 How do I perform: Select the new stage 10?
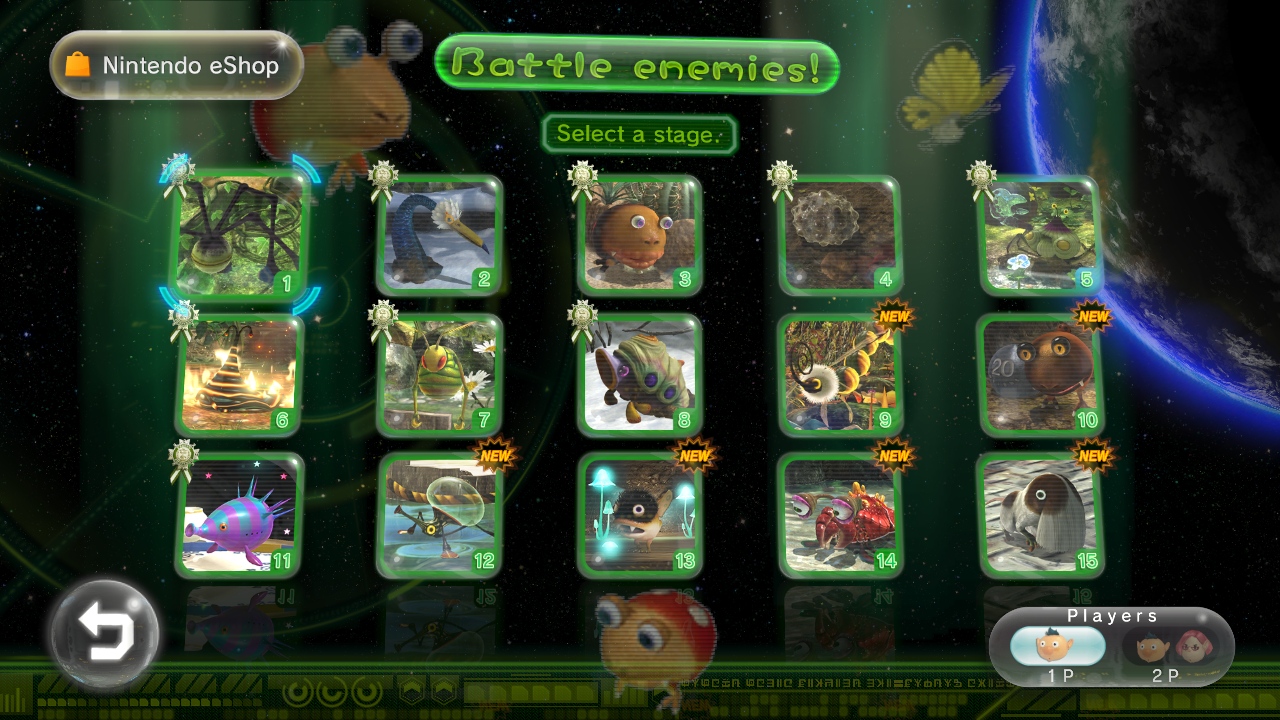[x=1040, y=376]
